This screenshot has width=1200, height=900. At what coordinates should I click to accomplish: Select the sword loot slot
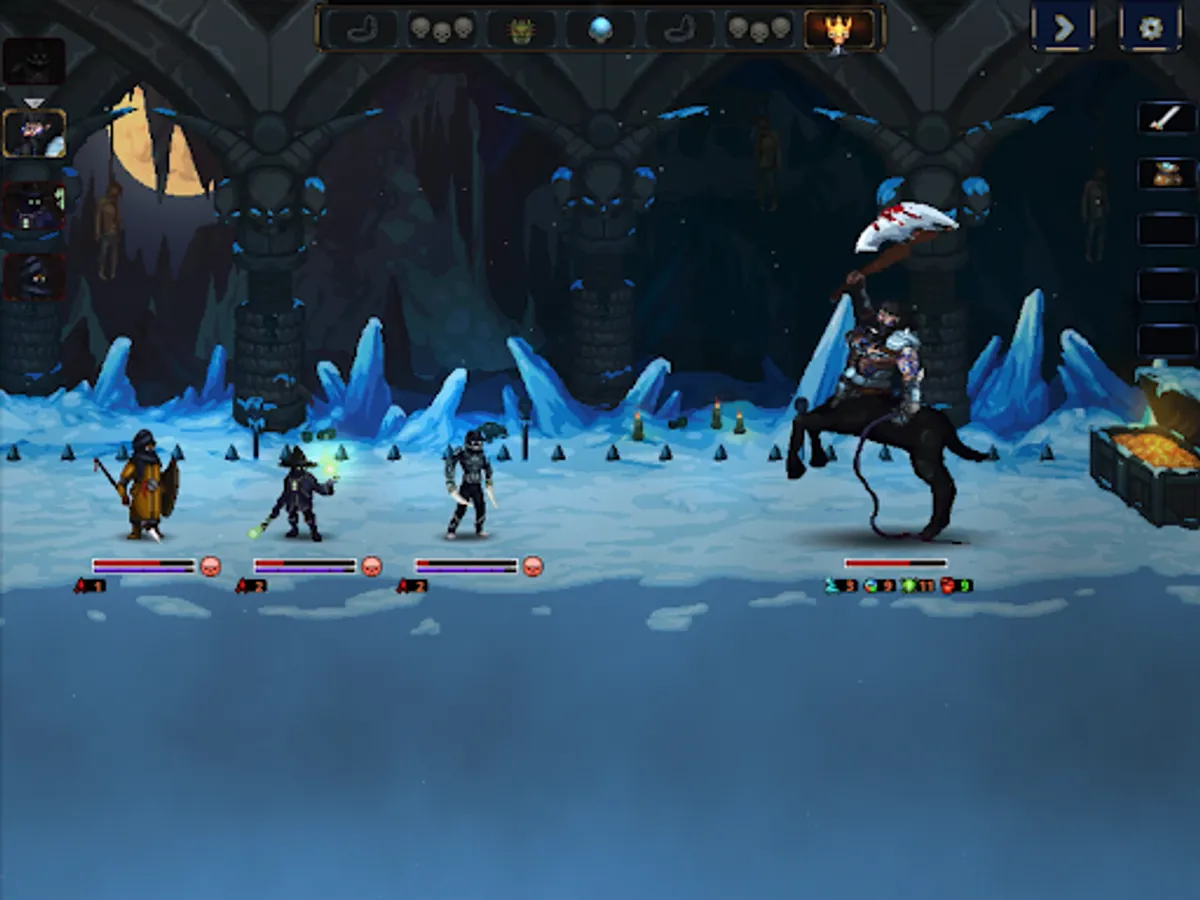pyautogui.click(x=1166, y=118)
